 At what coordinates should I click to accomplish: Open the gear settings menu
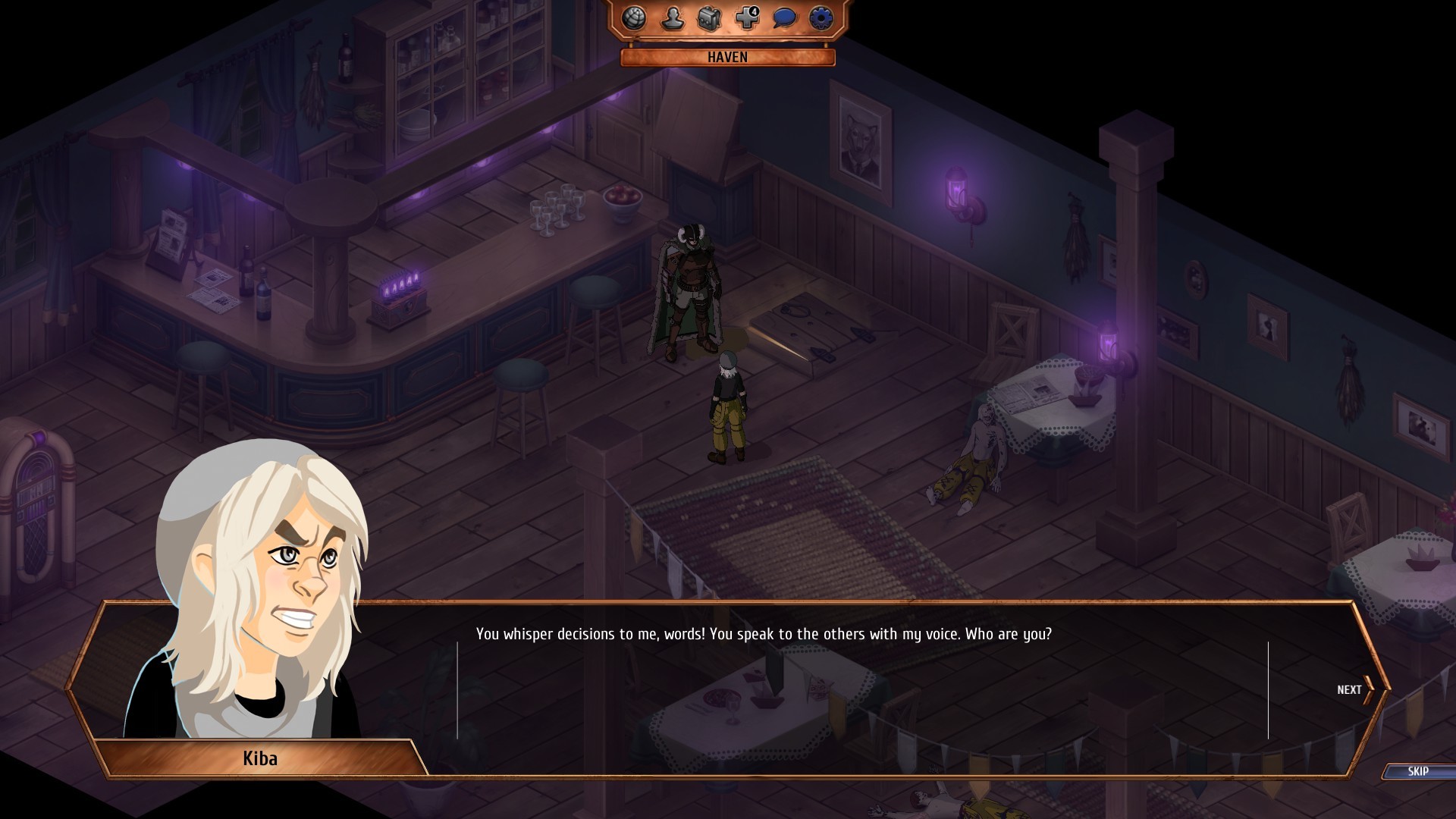click(821, 18)
